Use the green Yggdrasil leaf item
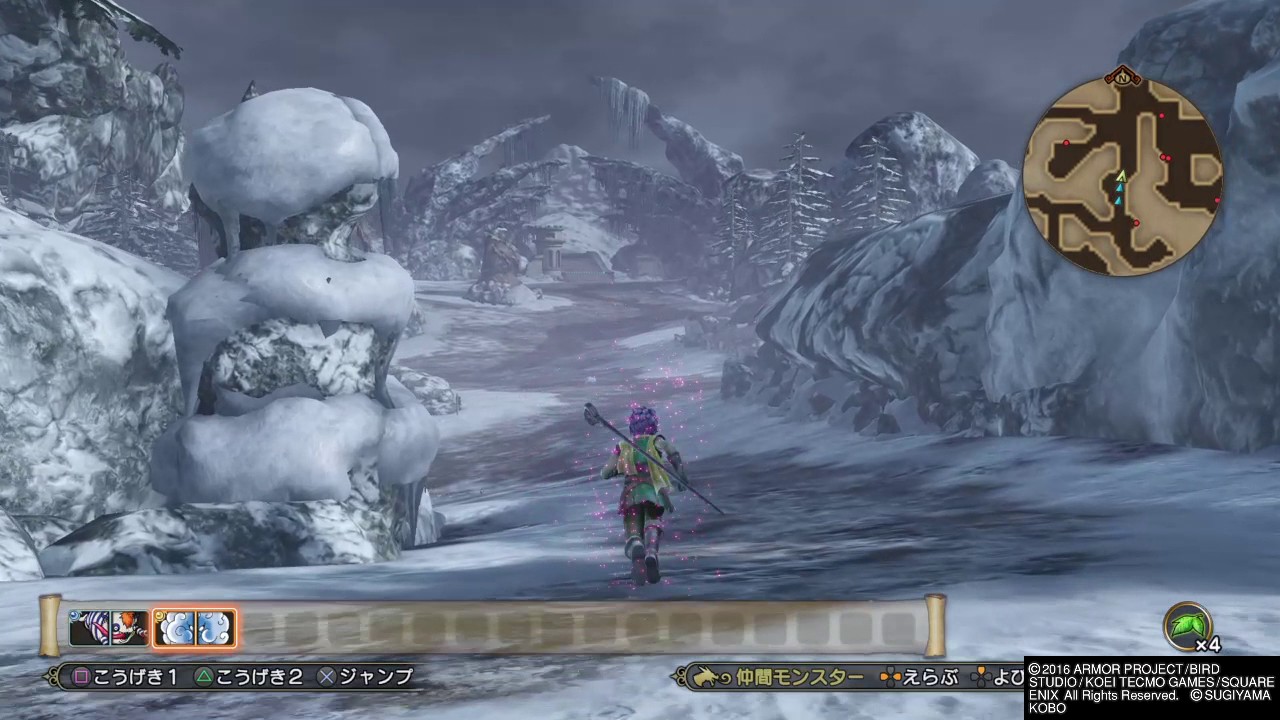This screenshot has width=1280, height=720. tap(1187, 626)
